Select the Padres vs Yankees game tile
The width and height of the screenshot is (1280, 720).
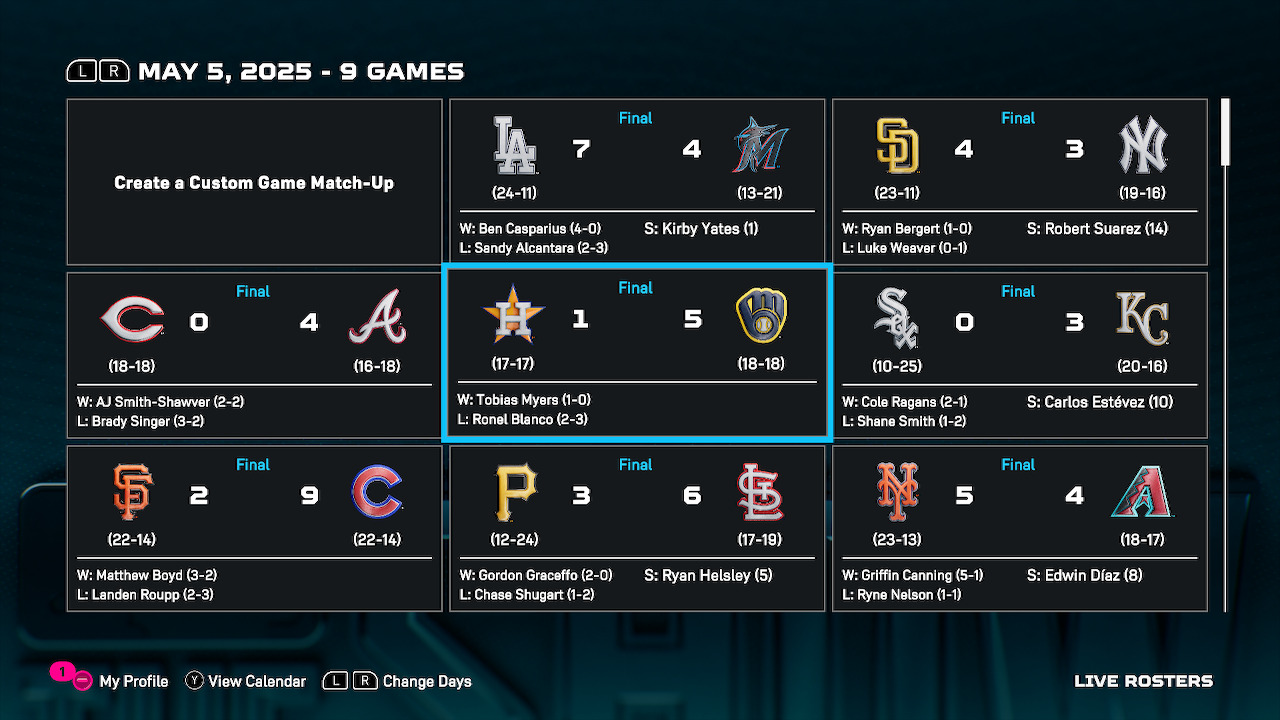pyautogui.click(x=1019, y=182)
